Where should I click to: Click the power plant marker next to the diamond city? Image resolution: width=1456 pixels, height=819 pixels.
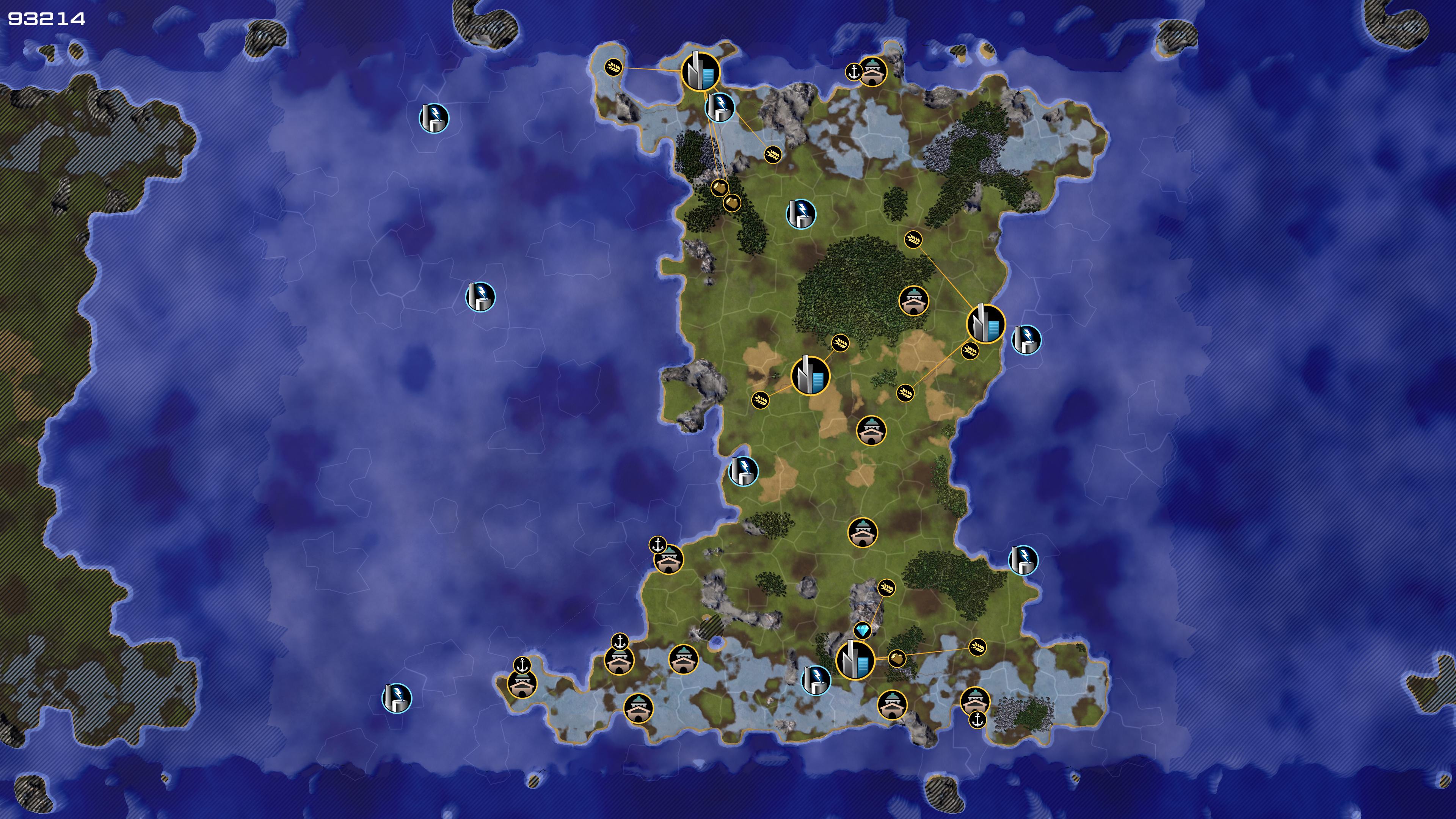[816, 680]
